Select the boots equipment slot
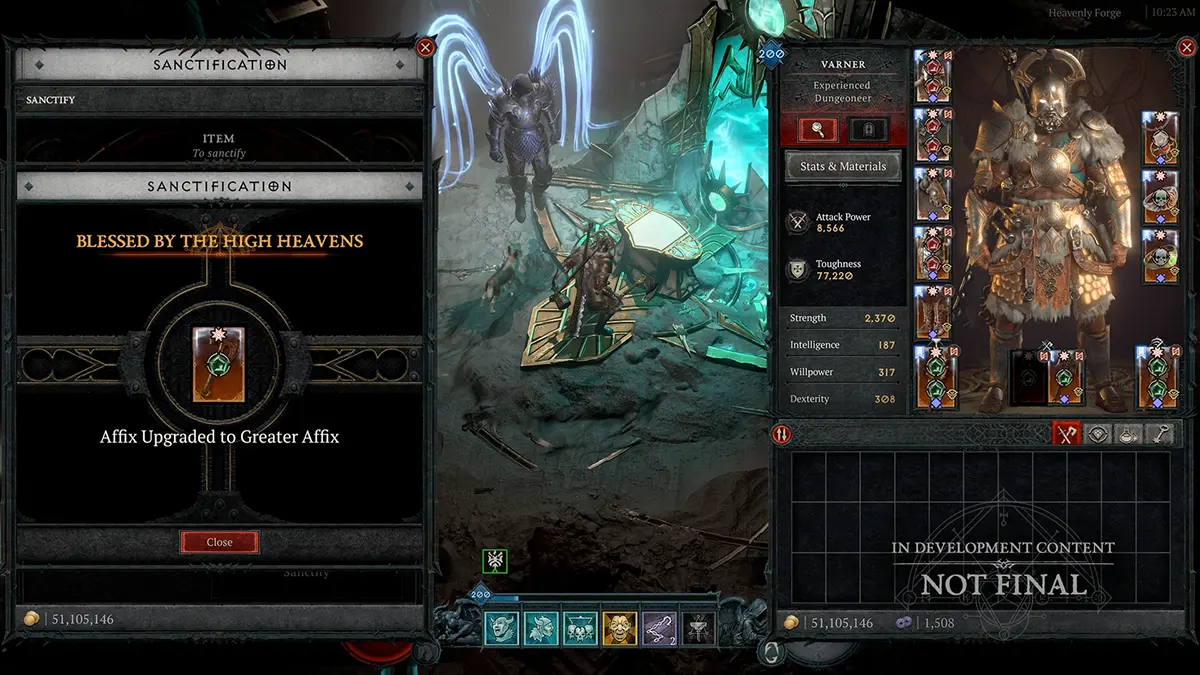1200x675 pixels. 931,311
